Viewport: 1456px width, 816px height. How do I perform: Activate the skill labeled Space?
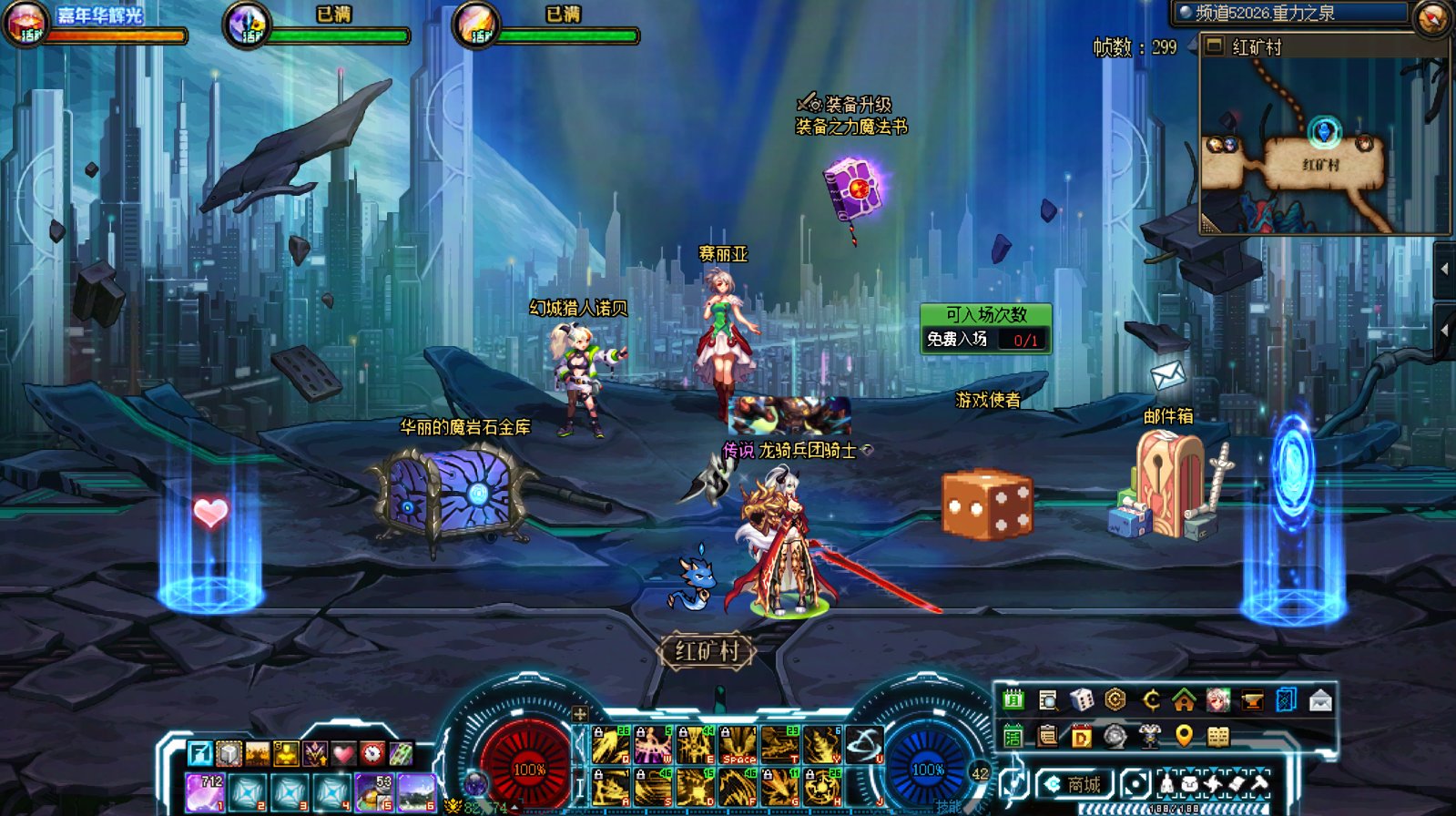tap(738, 744)
